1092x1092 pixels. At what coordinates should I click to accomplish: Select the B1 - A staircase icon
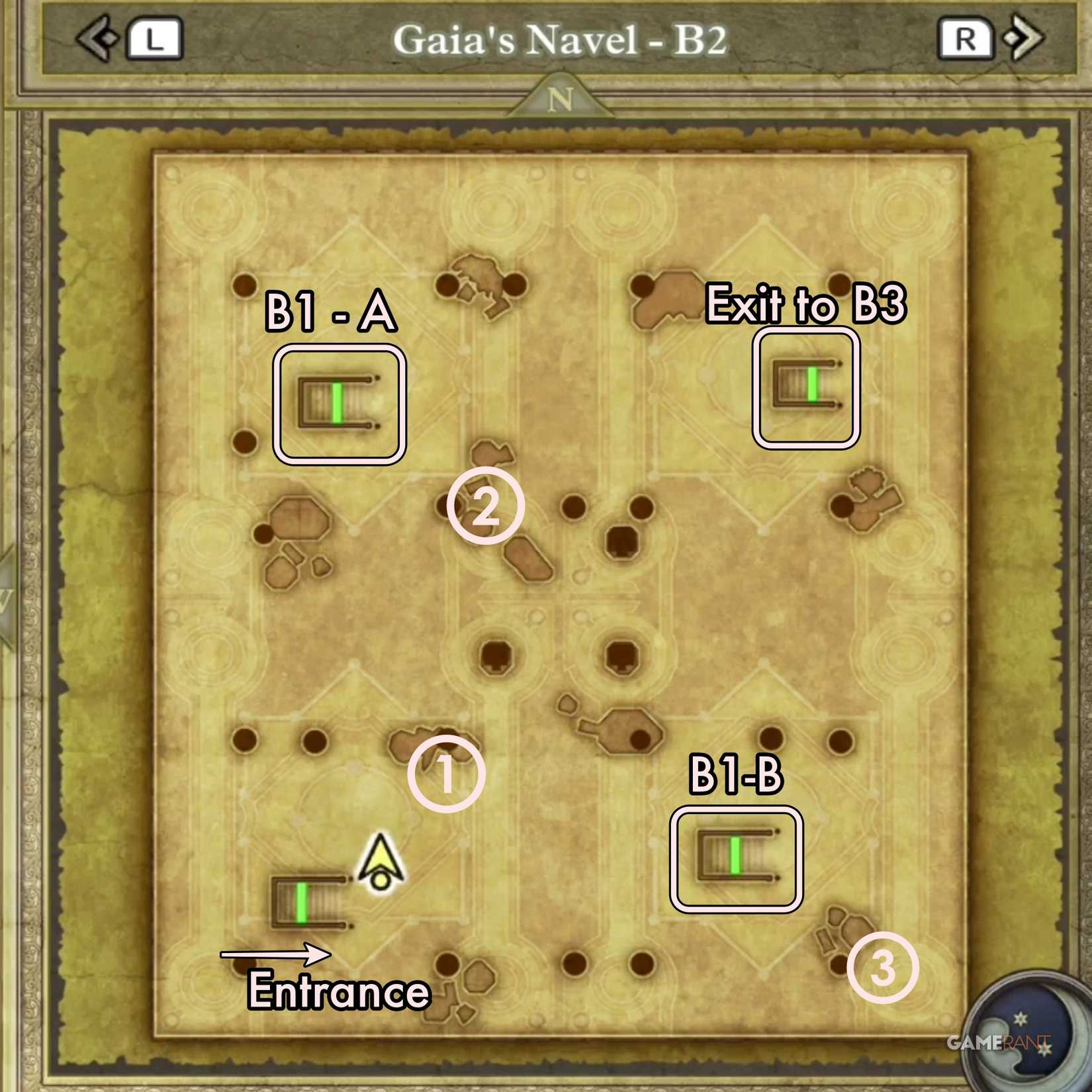(339, 402)
